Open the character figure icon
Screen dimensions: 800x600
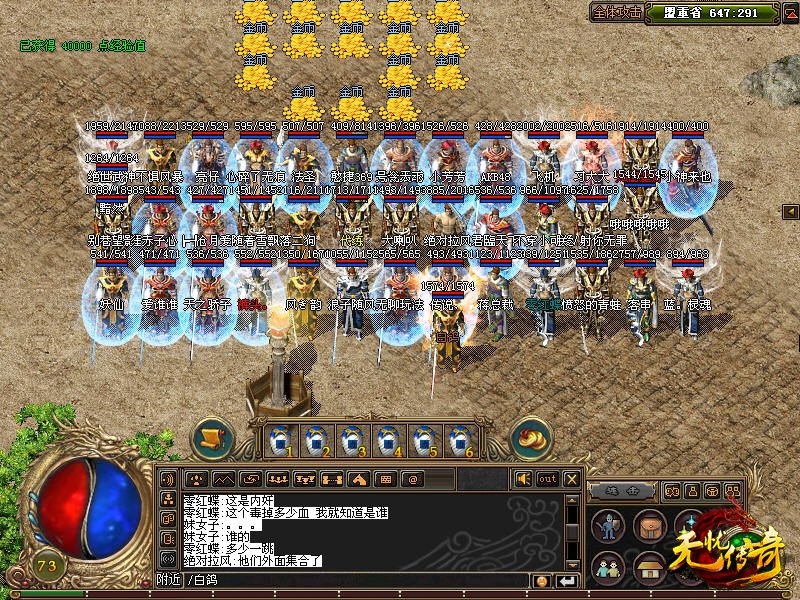coord(608,527)
